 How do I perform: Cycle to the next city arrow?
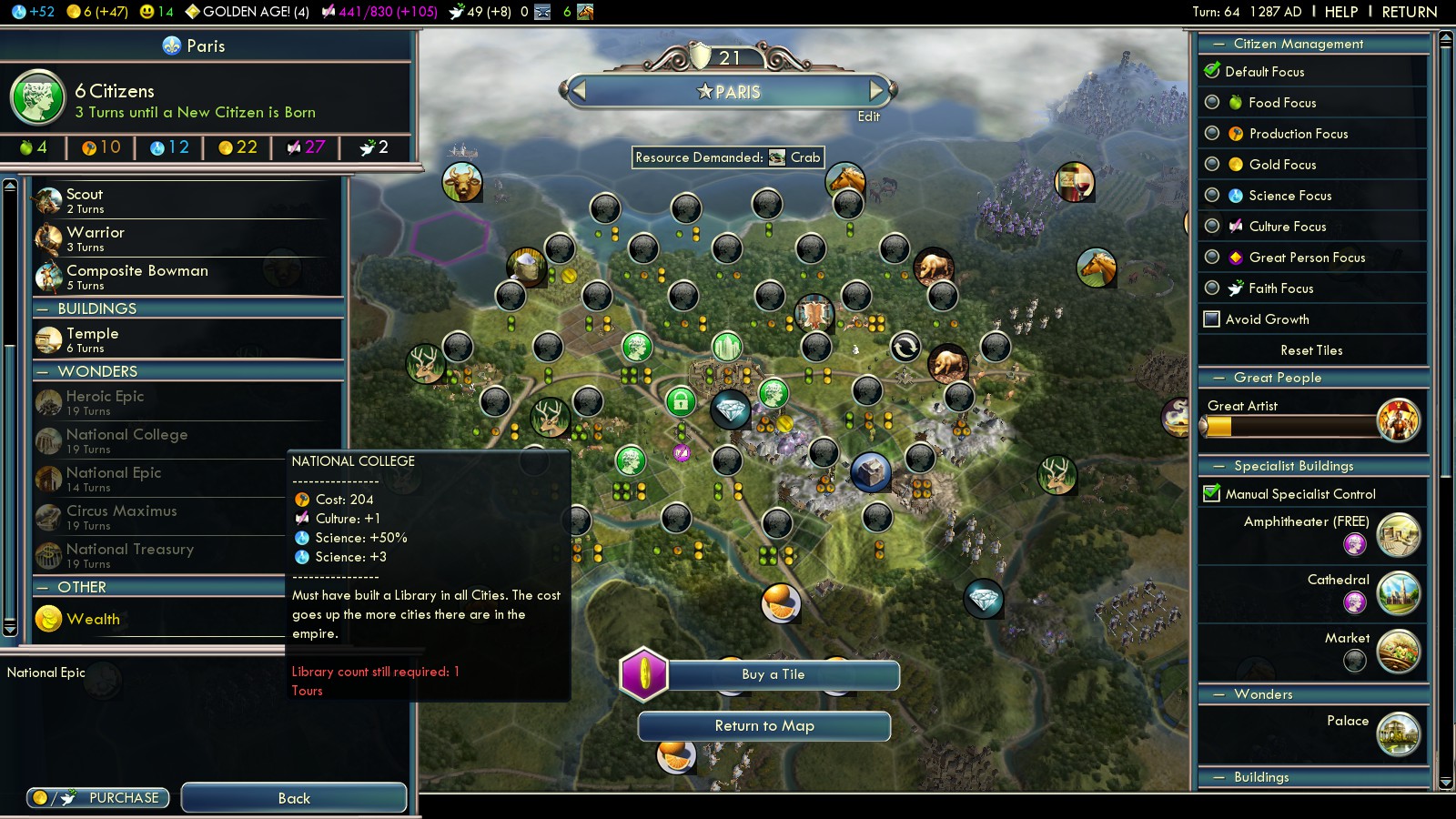click(877, 91)
